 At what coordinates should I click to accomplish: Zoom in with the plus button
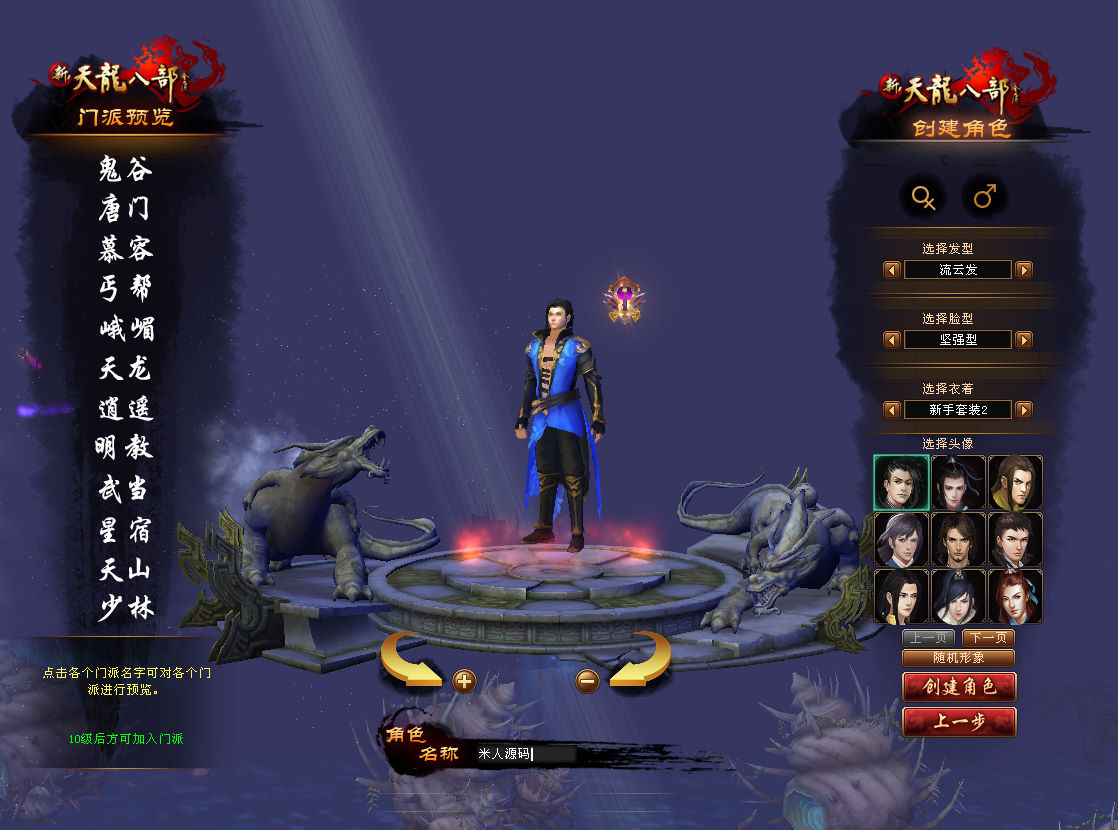[x=464, y=682]
